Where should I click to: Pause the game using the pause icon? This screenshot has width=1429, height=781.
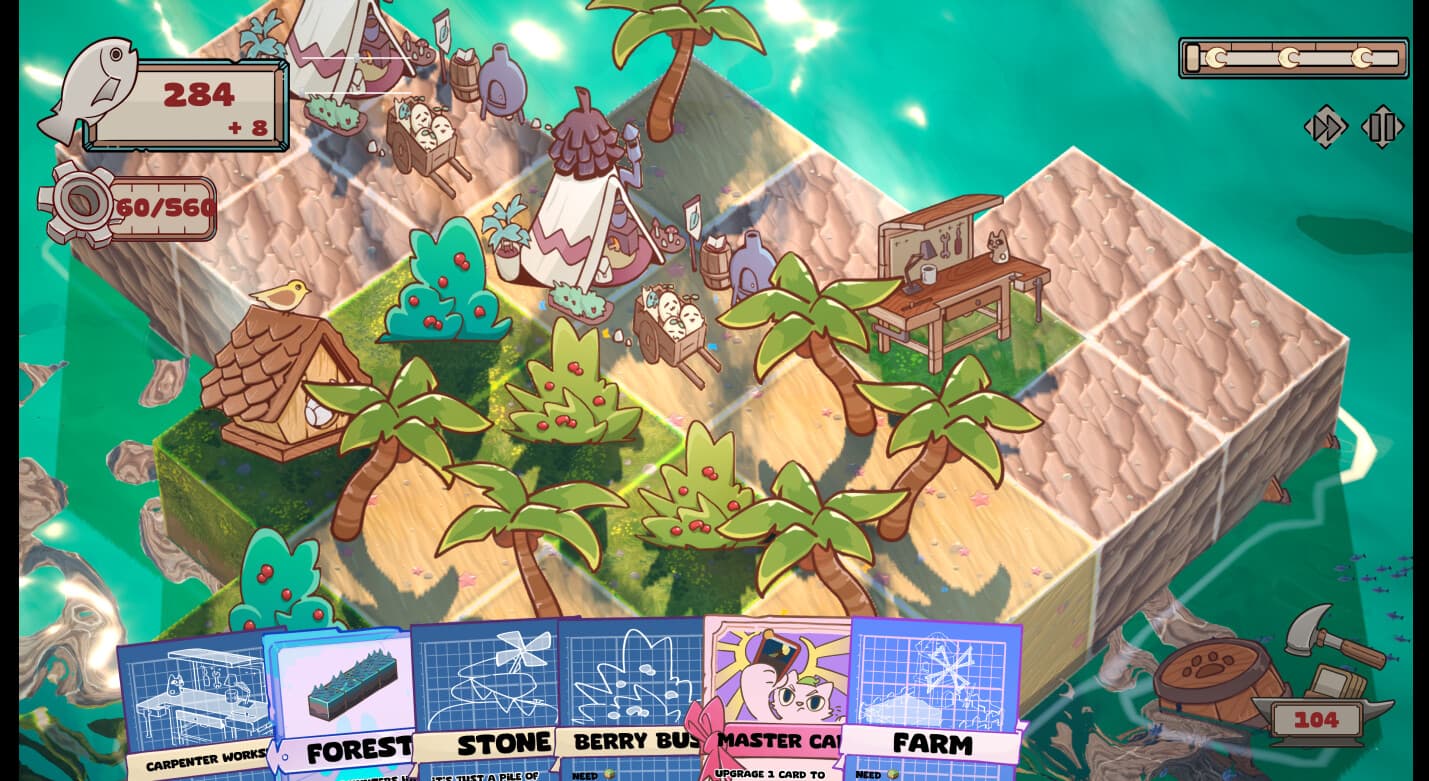point(1383,126)
